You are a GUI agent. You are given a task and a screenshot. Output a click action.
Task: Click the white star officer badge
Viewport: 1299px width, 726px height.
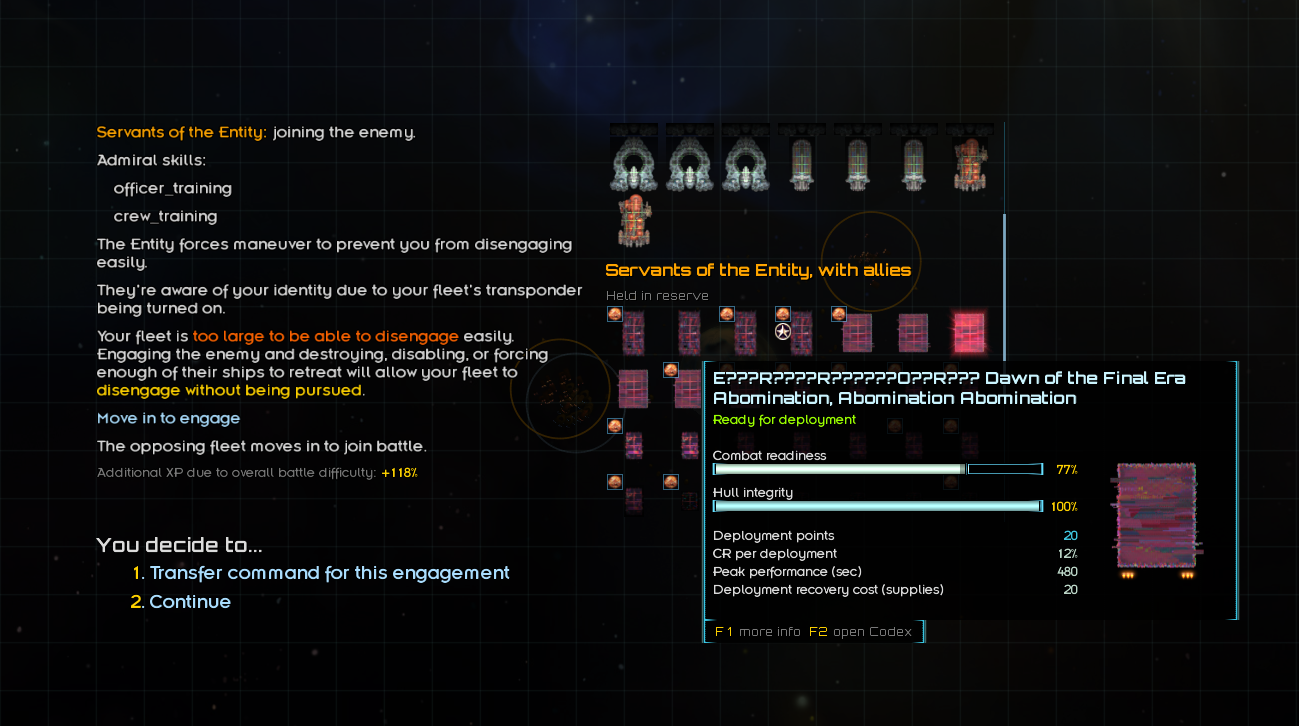click(x=783, y=332)
